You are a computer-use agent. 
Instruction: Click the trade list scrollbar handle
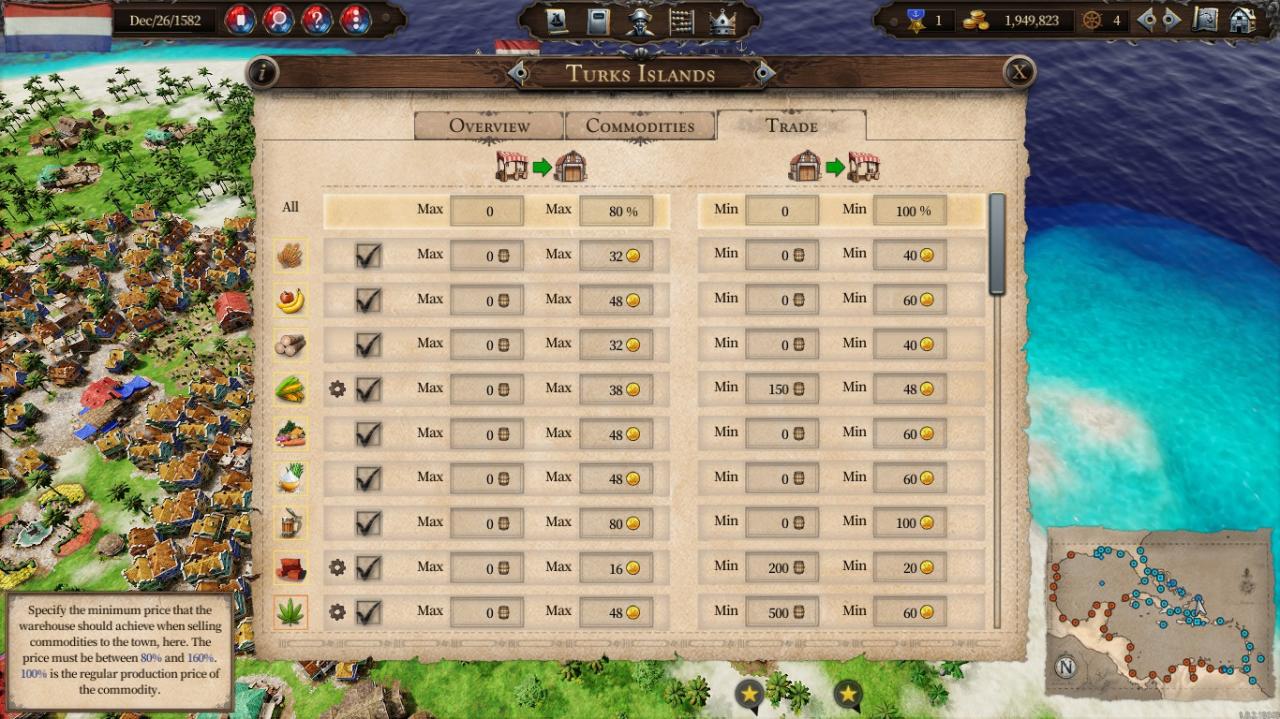(997, 244)
